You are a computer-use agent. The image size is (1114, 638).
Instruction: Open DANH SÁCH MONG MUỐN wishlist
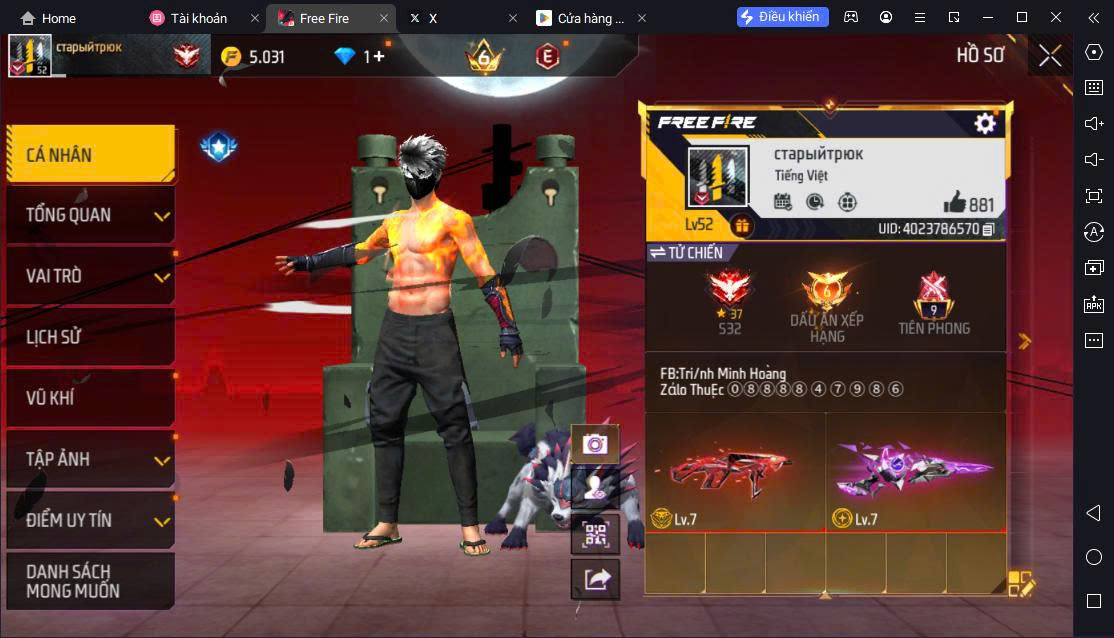point(90,581)
